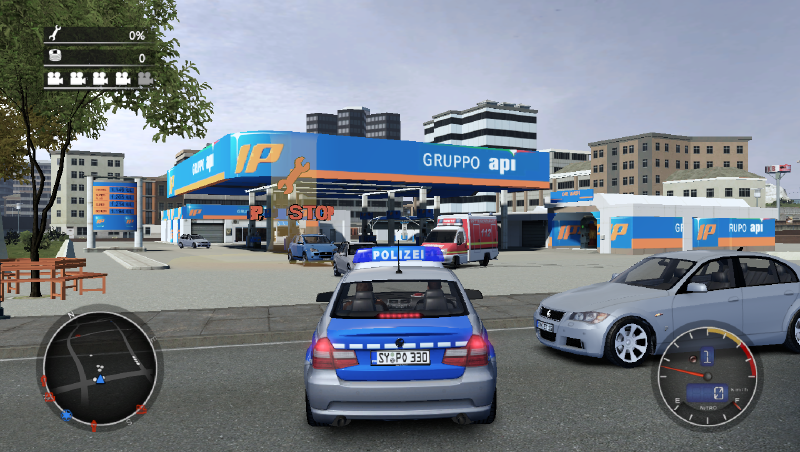Click the blue player arrow on minimap
The image size is (800, 452).
pyautogui.click(x=99, y=380)
